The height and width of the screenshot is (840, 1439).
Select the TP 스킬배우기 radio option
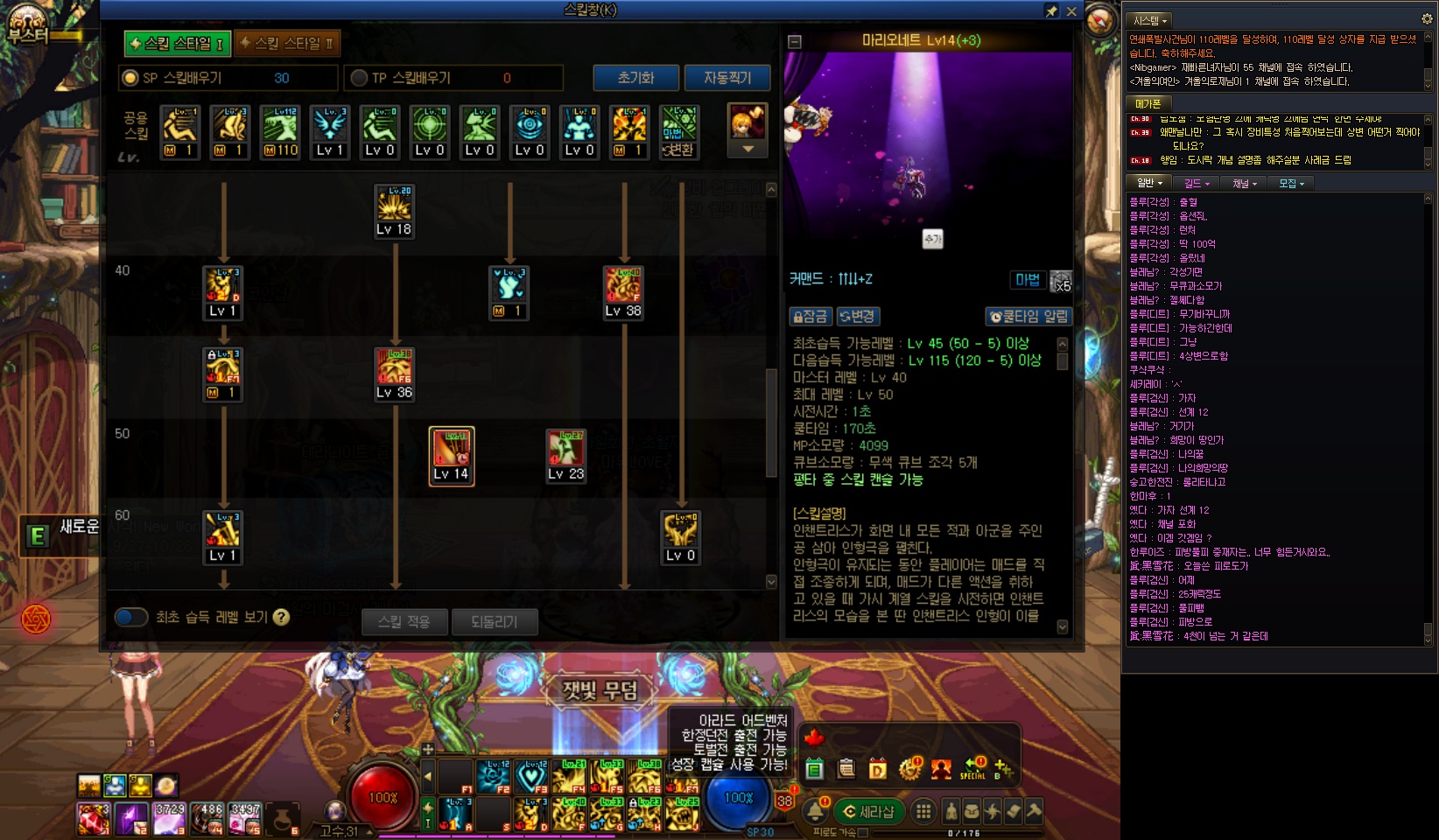click(359, 78)
